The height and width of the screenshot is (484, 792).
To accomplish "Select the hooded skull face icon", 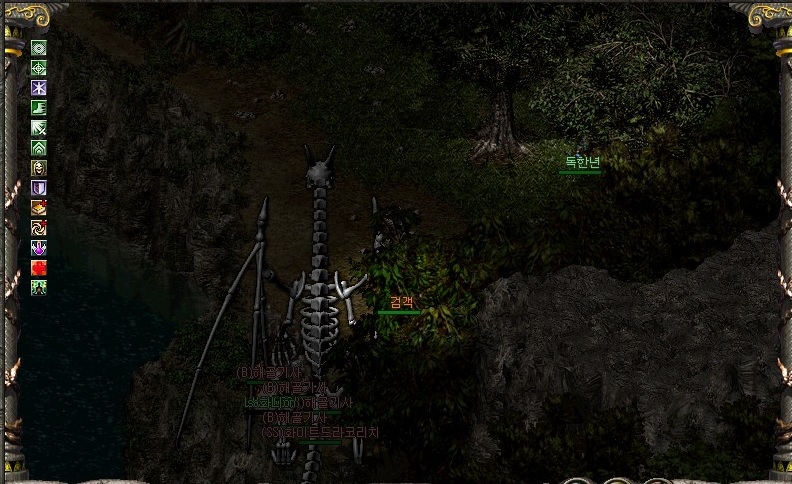I will (x=39, y=167).
